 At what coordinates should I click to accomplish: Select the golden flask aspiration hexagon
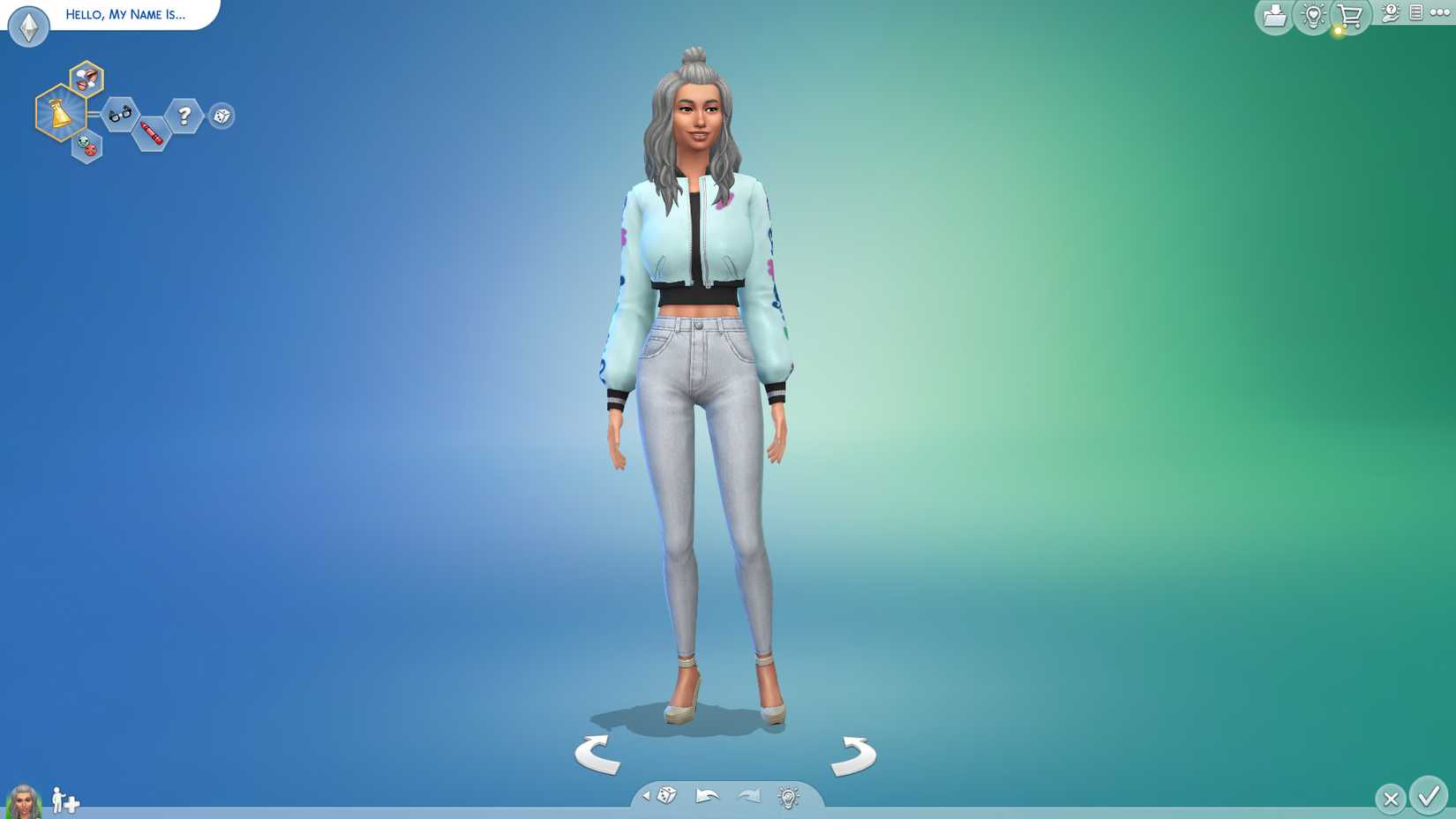tap(59, 115)
